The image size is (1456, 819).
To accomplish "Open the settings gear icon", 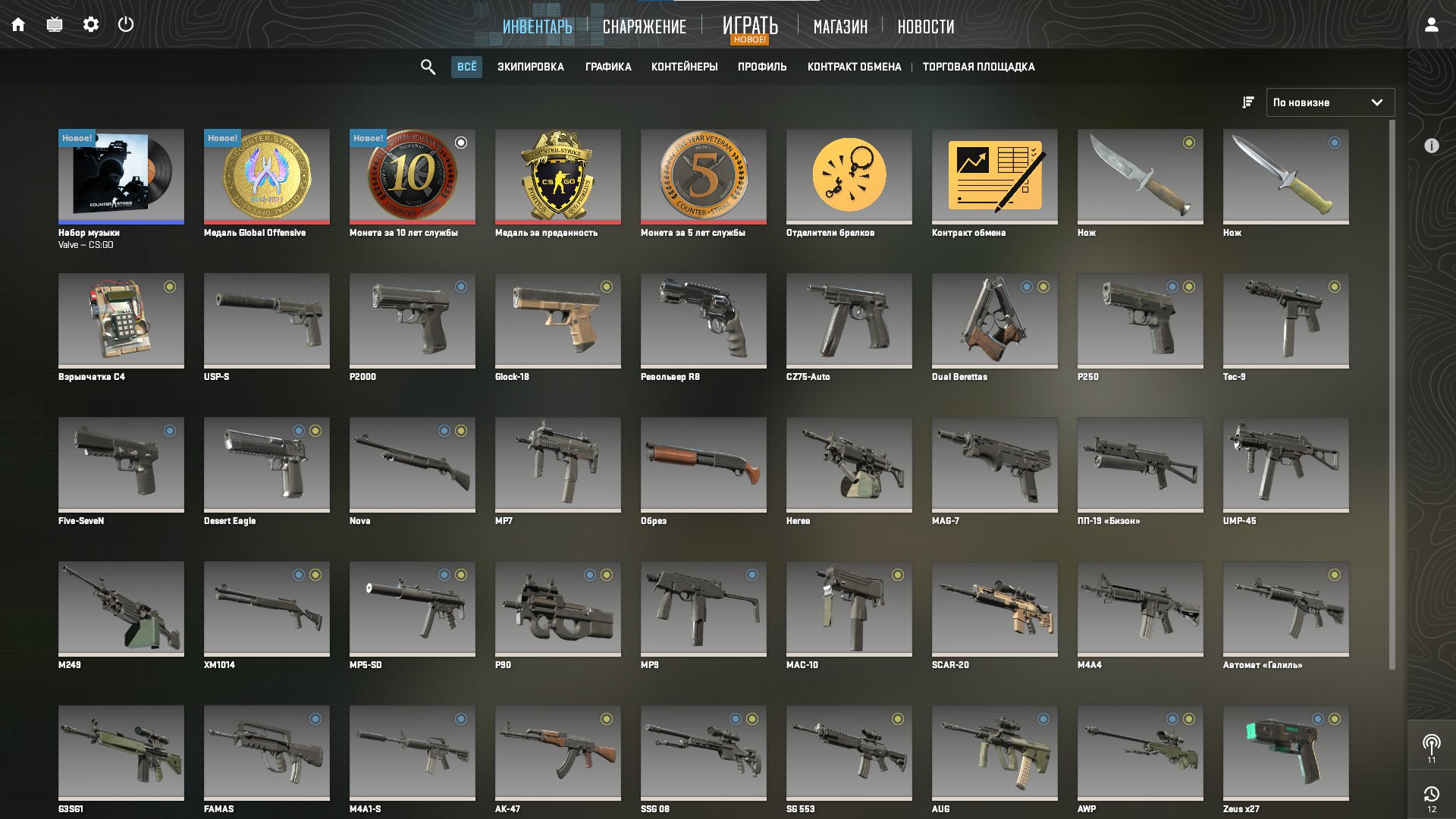I will (x=91, y=24).
